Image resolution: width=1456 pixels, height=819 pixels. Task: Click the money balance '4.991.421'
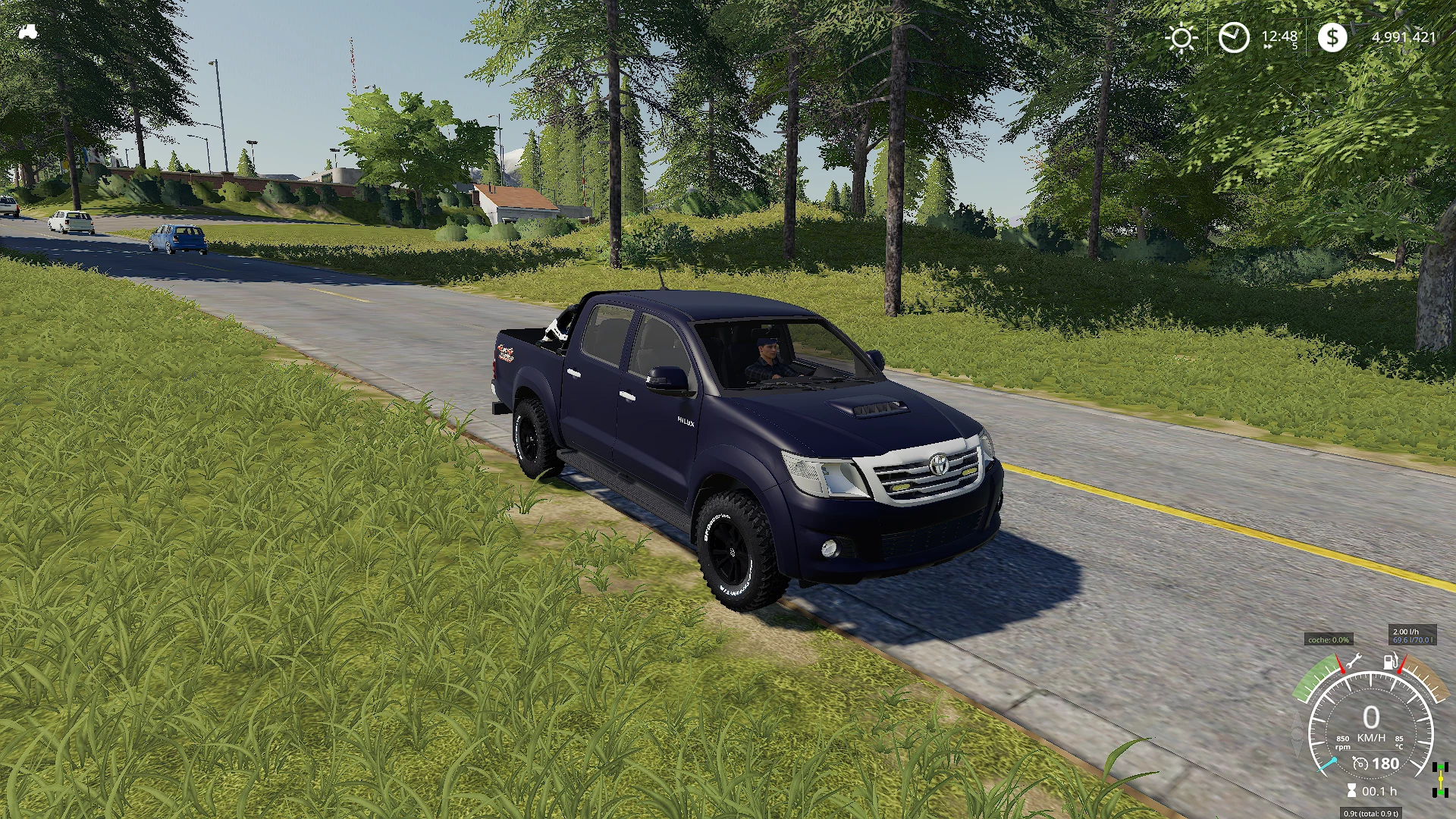[1404, 36]
